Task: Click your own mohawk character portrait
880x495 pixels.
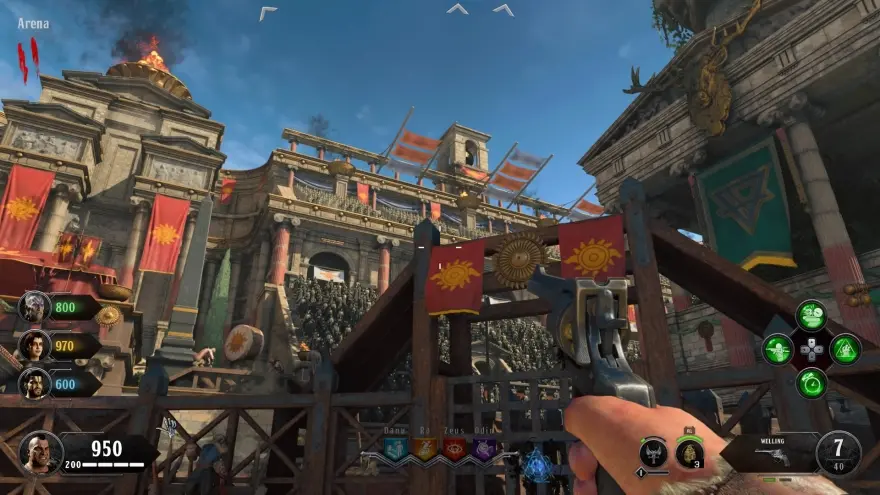Action: 40,452
